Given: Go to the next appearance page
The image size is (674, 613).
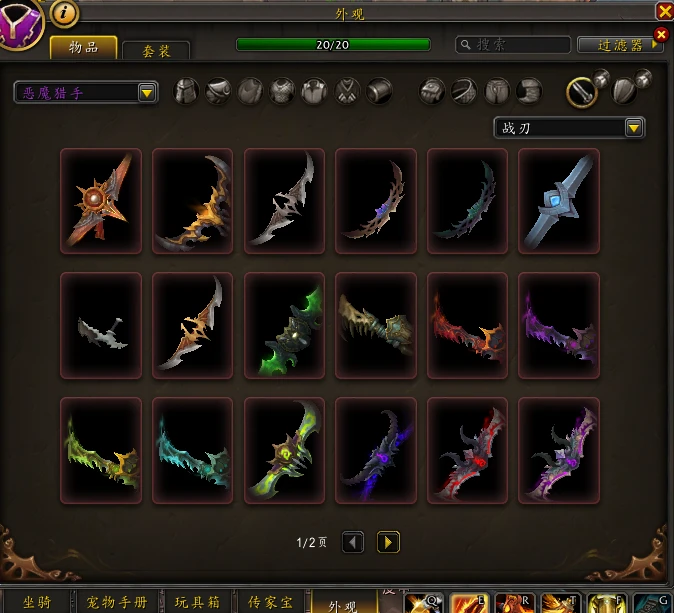Looking at the screenshot, I should 388,542.
